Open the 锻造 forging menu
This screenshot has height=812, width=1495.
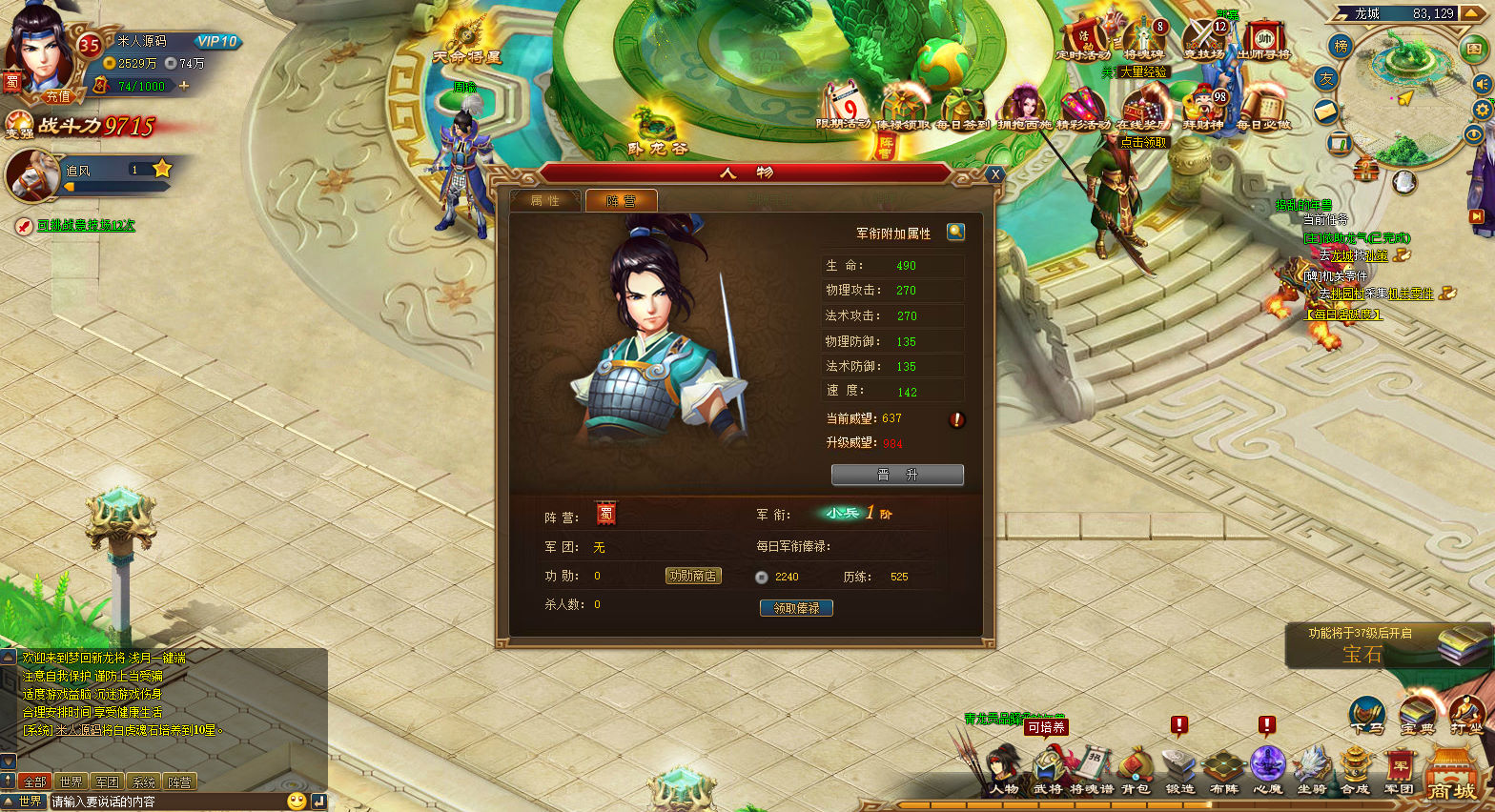coord(1179,770)
